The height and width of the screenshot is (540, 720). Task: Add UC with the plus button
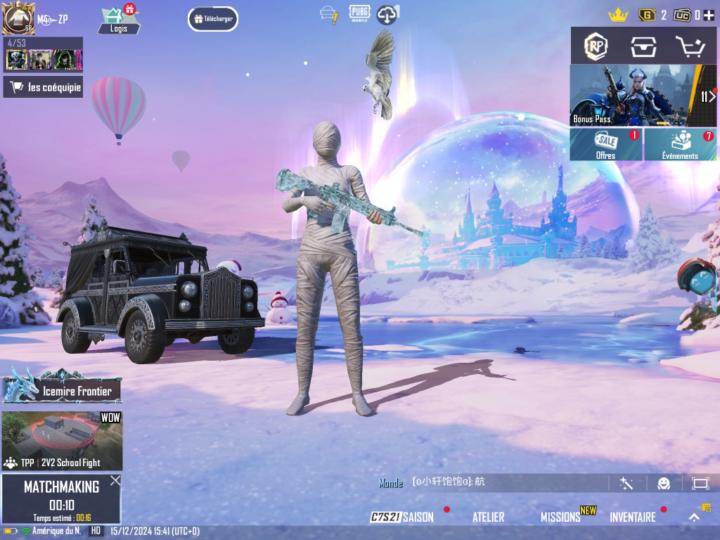pyautogui.click(x=709, y=15)
